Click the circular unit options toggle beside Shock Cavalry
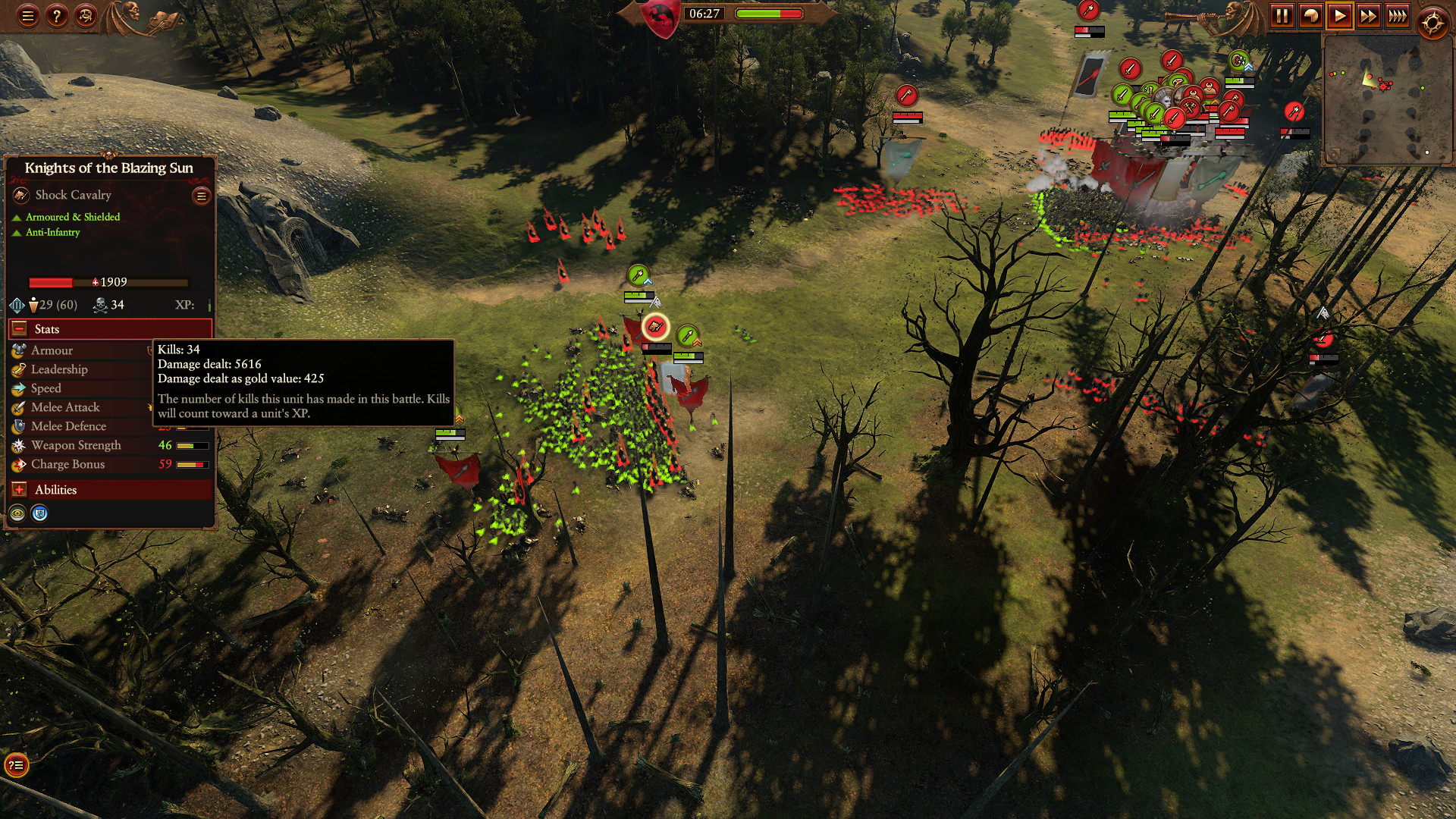1456x819 pixels. tap(200, 196)
